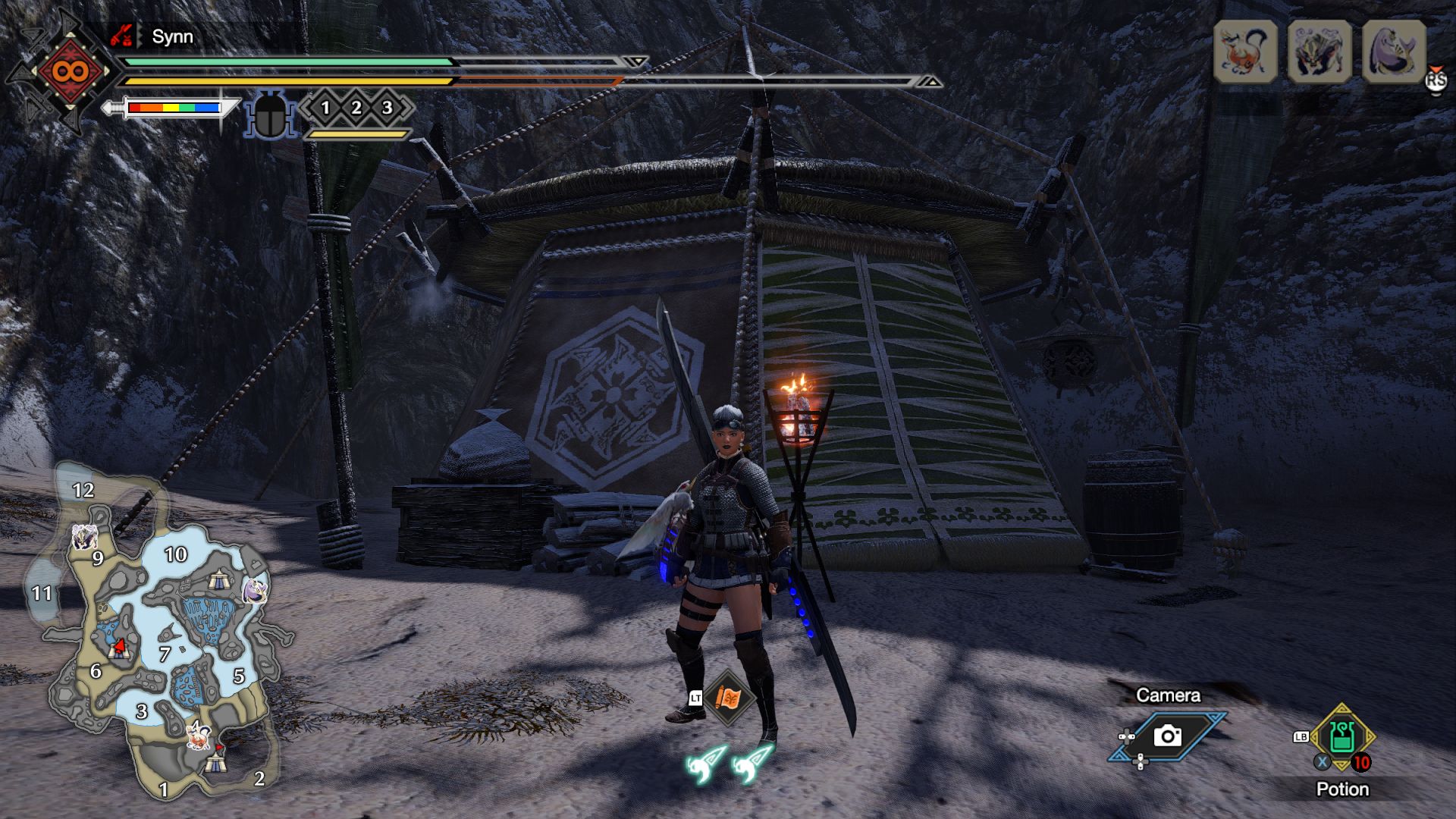
Task: Select the Camera label prompt
Action: (1168, 696)
